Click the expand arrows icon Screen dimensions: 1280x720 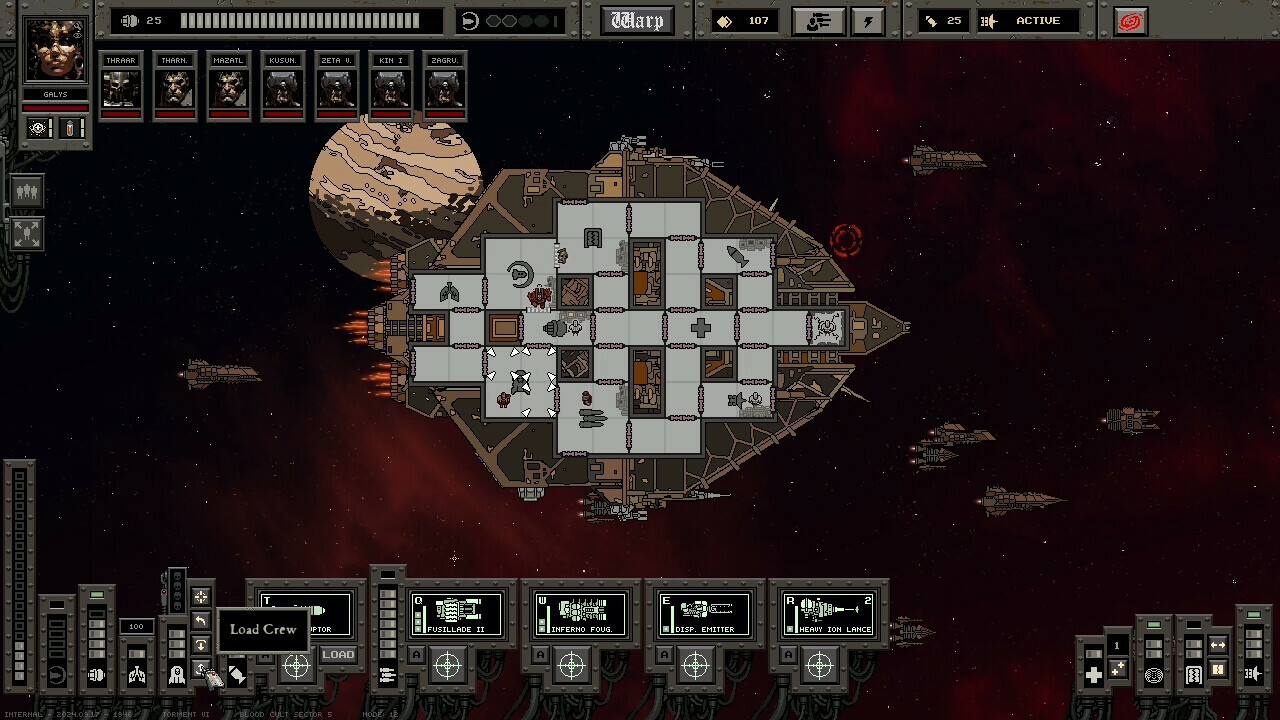[x=27, y=234]
